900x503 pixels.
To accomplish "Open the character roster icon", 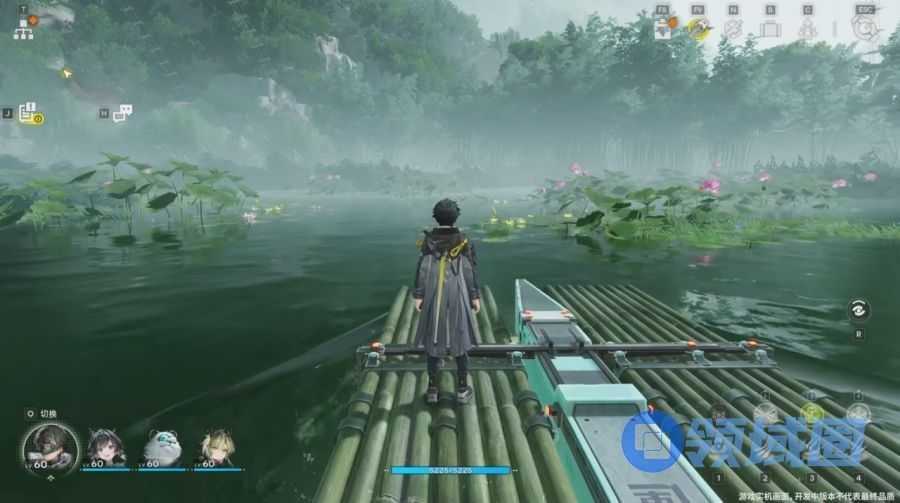I will click(x=807, y=28).
